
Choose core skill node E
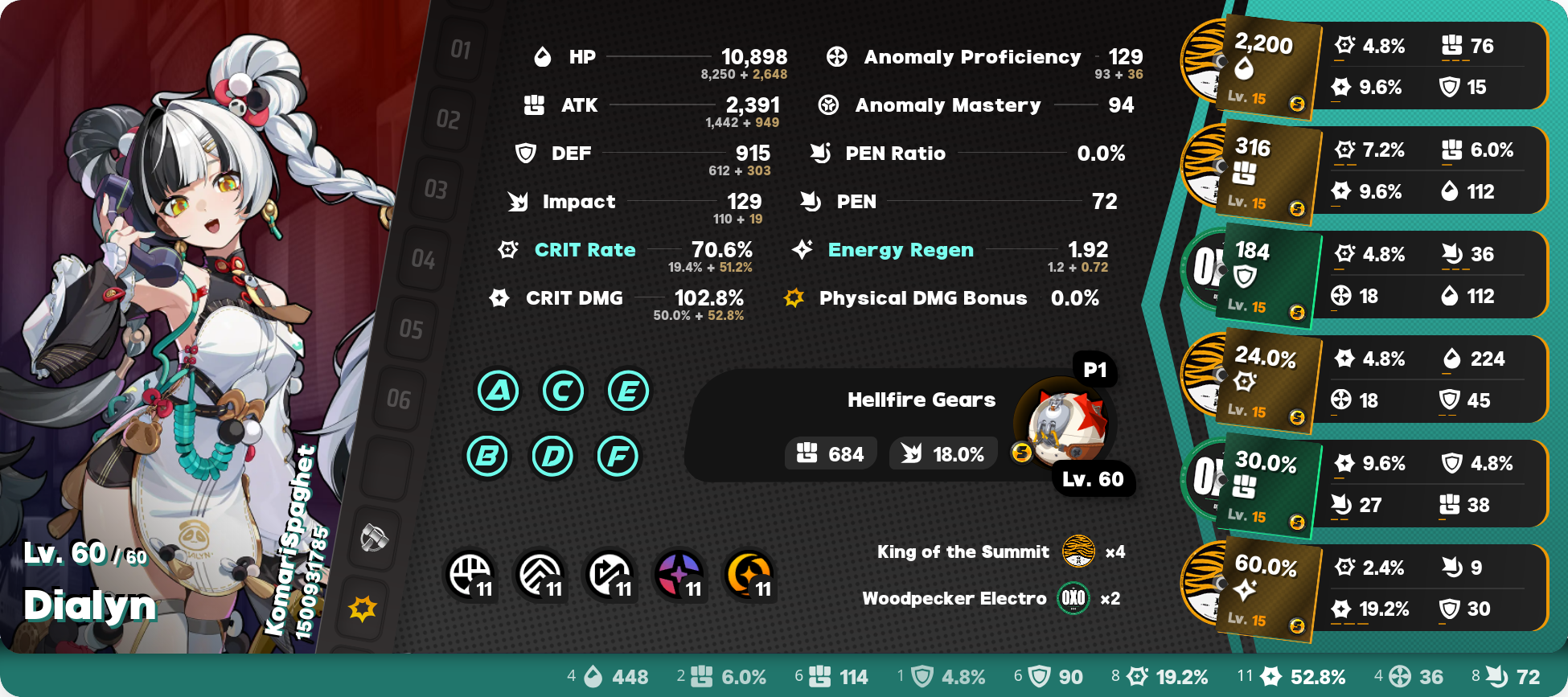(x=628, y=392)
